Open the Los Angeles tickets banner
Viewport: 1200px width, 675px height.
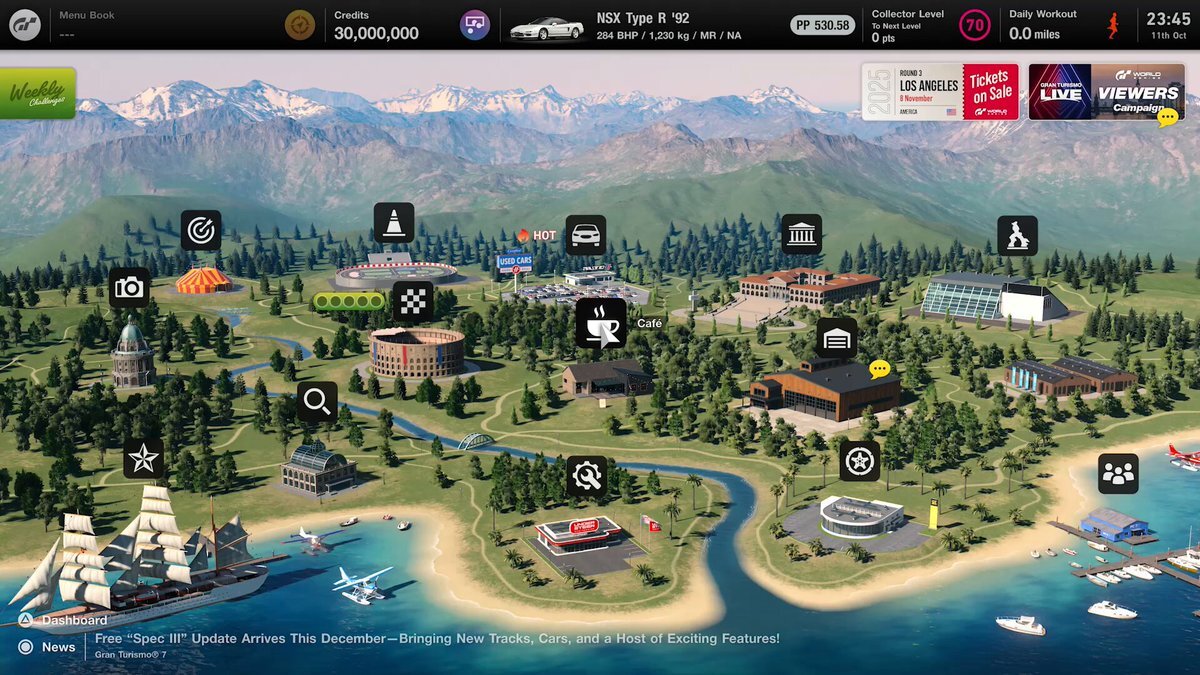[x=940, y=92]
